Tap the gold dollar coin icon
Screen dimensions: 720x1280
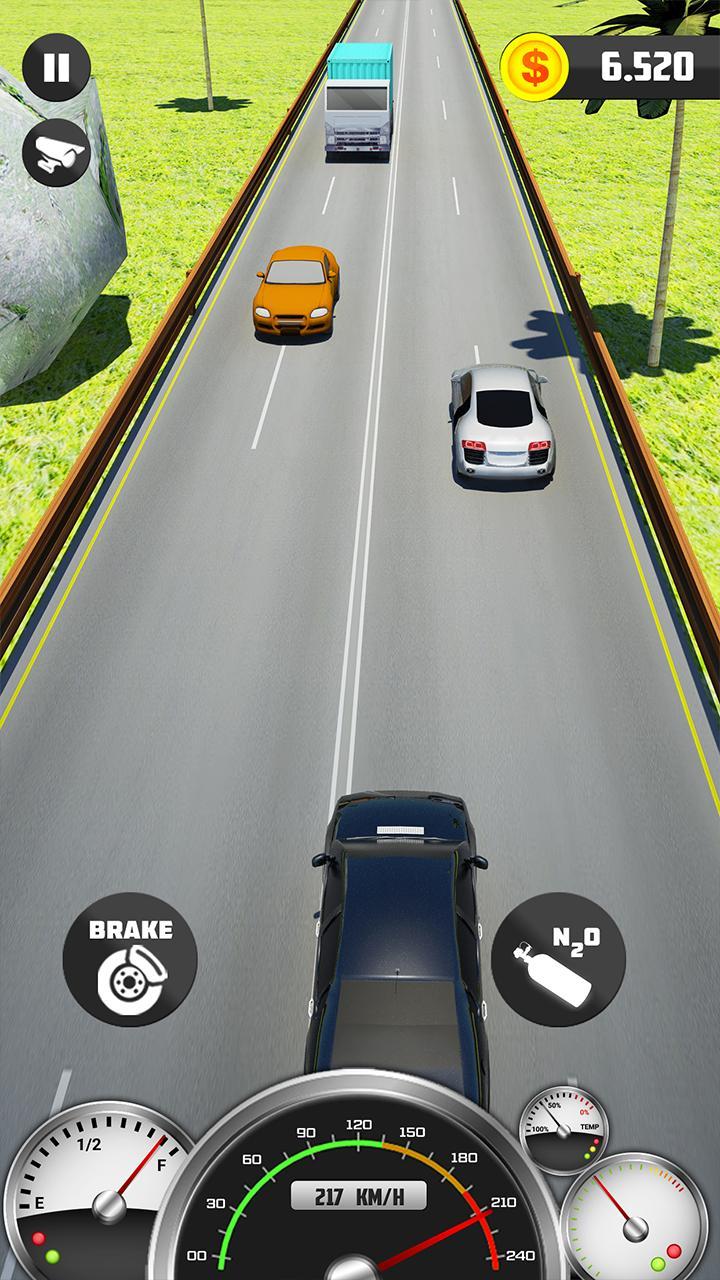tap(534, 67)
